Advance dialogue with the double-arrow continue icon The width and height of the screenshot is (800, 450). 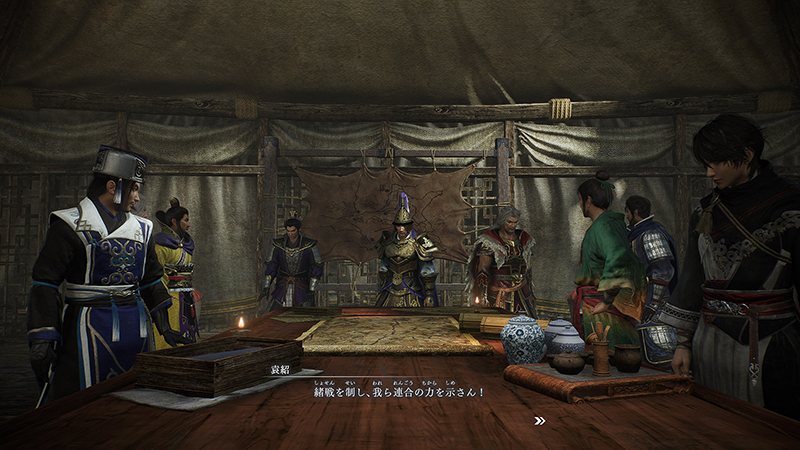(540, 421)
